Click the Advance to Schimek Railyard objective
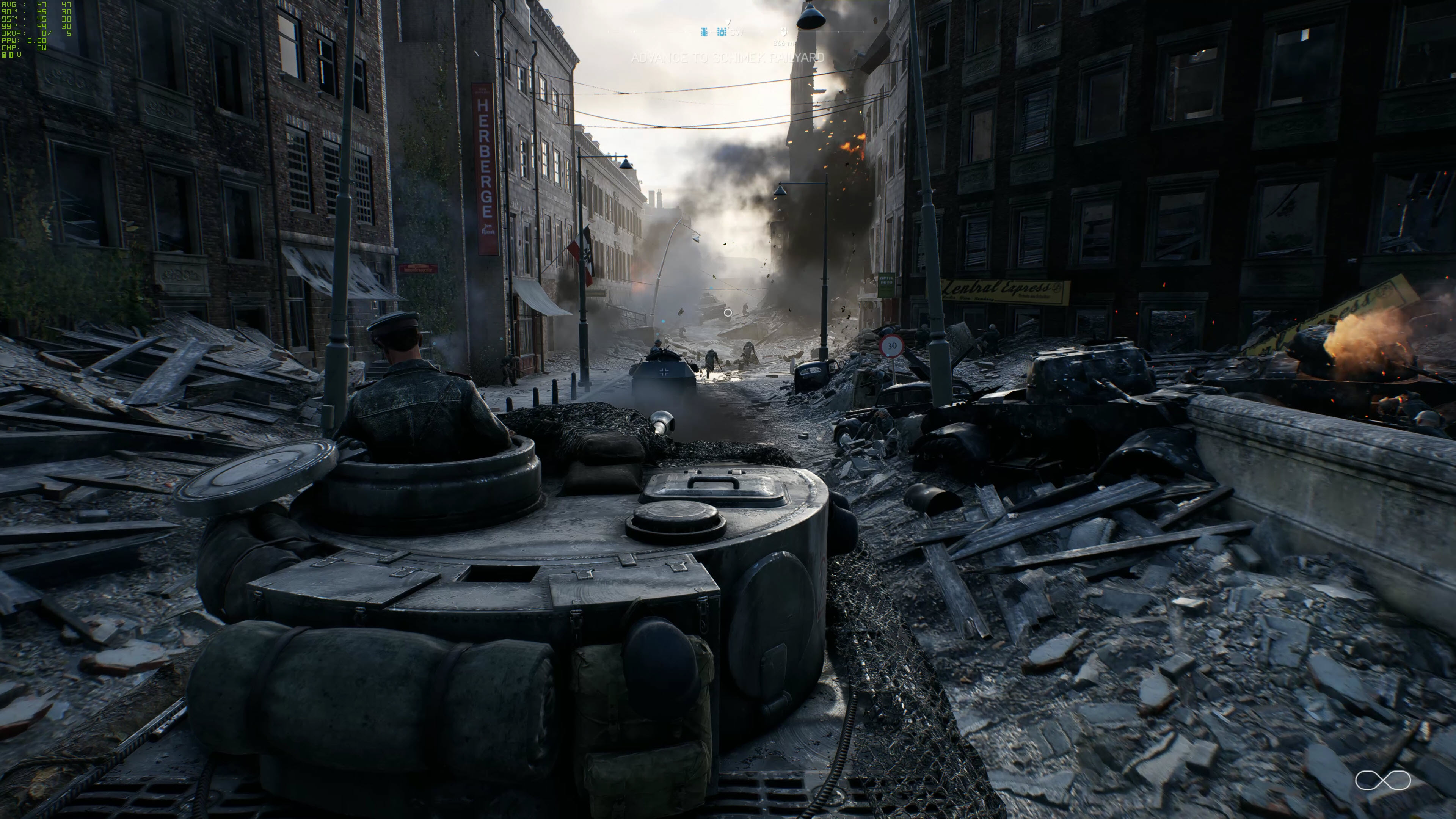 click(728, 58)
